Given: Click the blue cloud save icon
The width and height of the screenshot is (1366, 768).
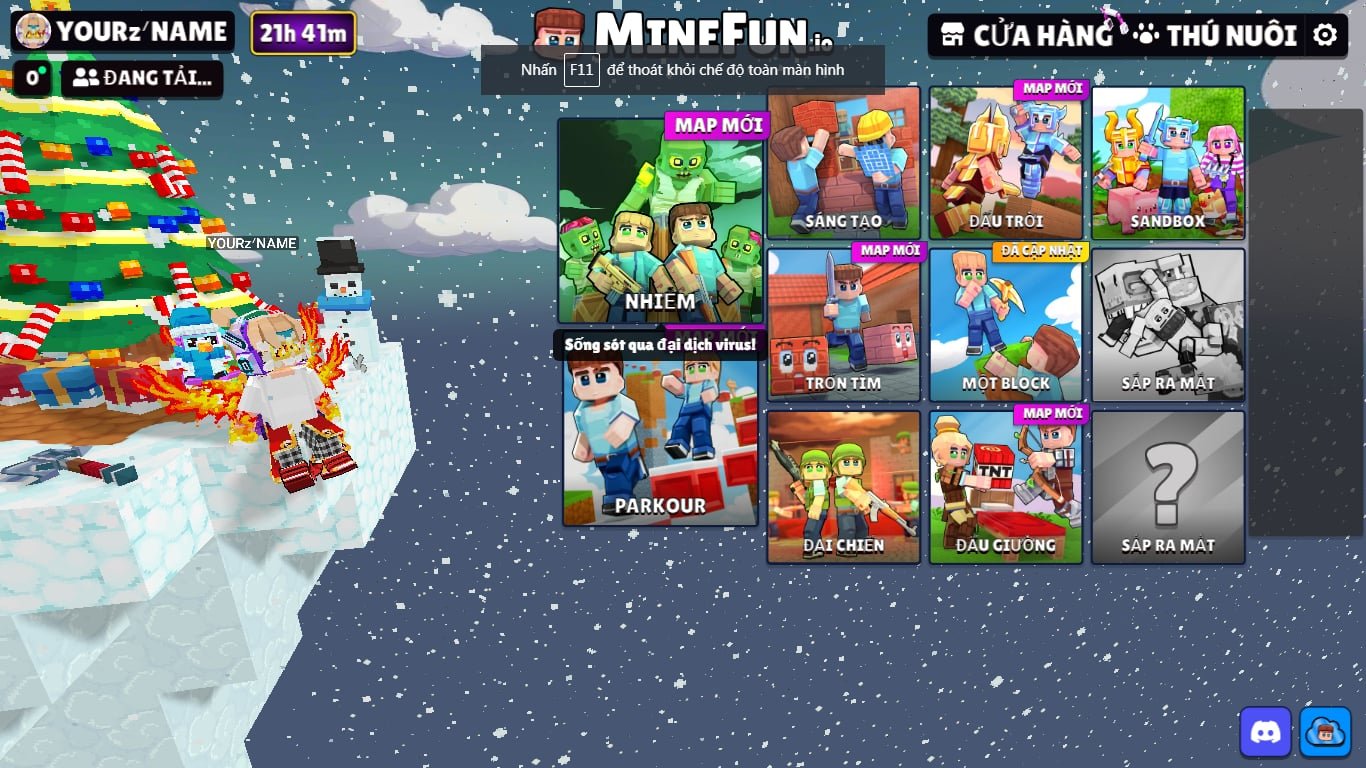Looking at the screenshot, I should click(1325, 732).
